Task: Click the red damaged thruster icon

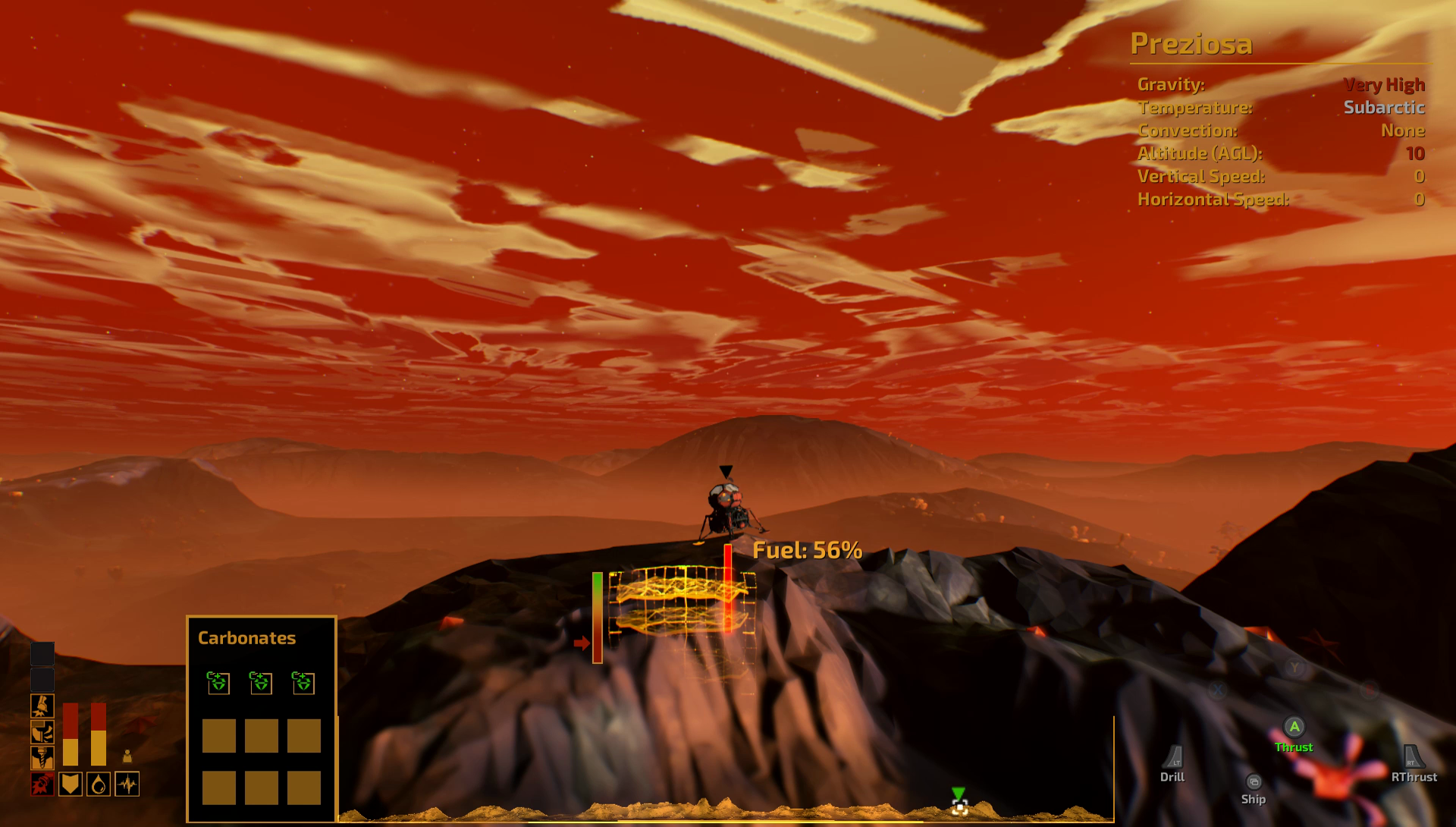Action: (42, 784)
